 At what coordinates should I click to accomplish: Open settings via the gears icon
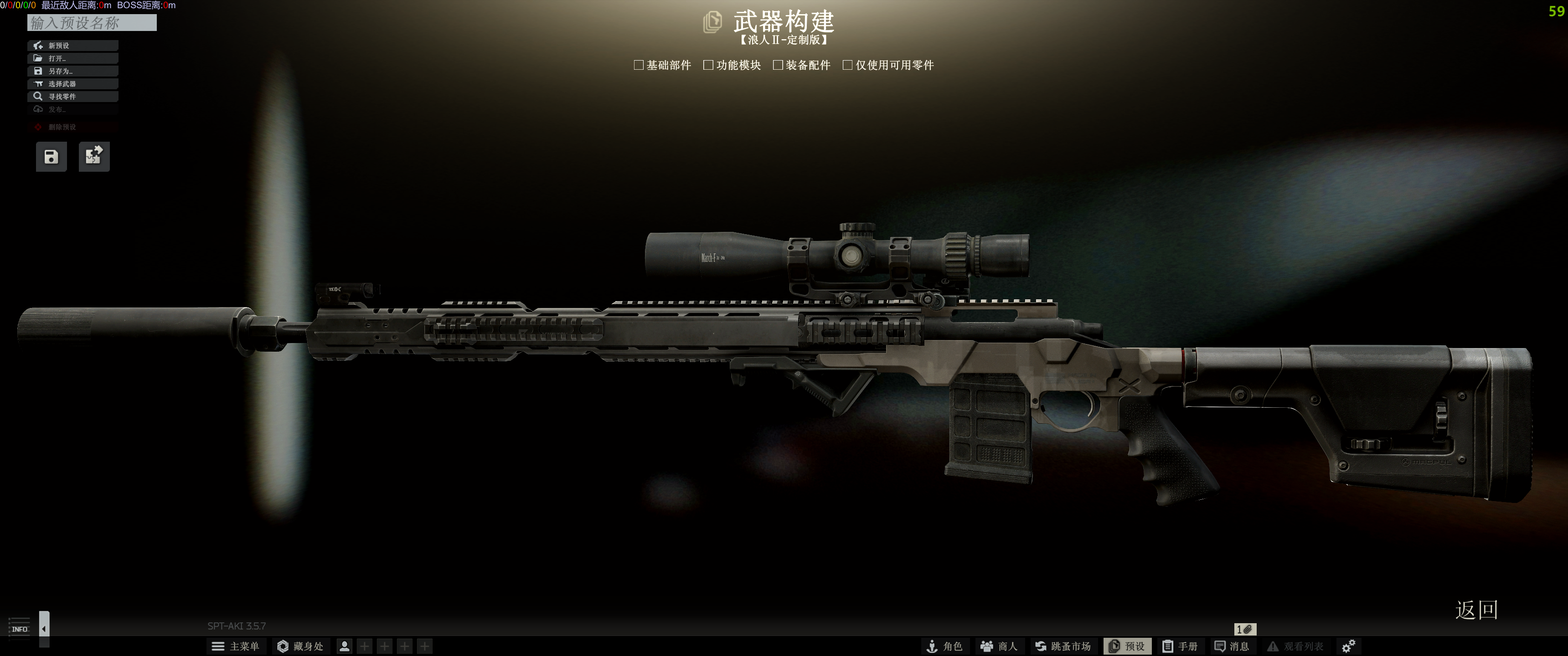click(1348, 646)
